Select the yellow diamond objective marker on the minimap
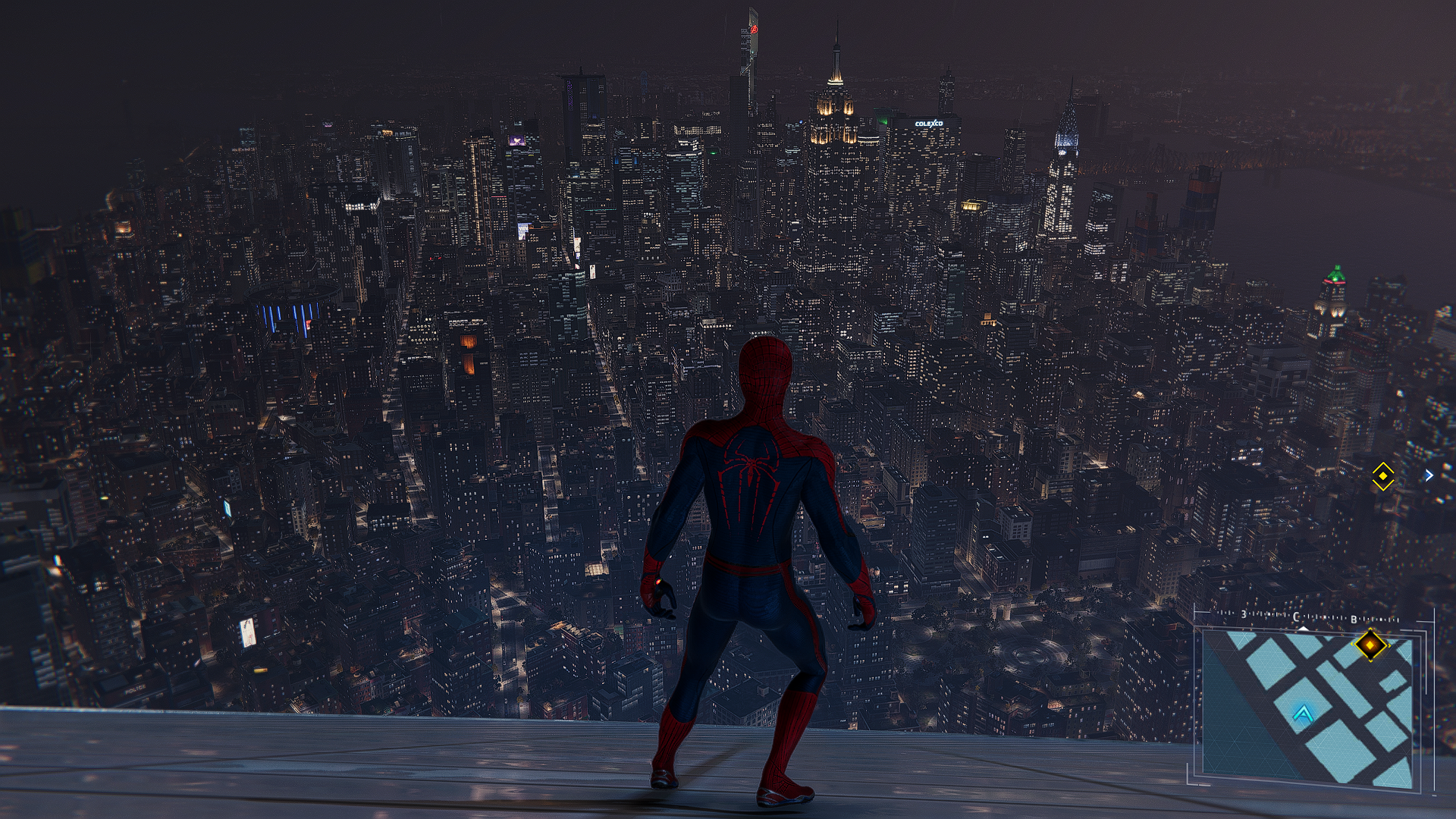Viewport: 1456px width, 819px height. [1370, 645]
